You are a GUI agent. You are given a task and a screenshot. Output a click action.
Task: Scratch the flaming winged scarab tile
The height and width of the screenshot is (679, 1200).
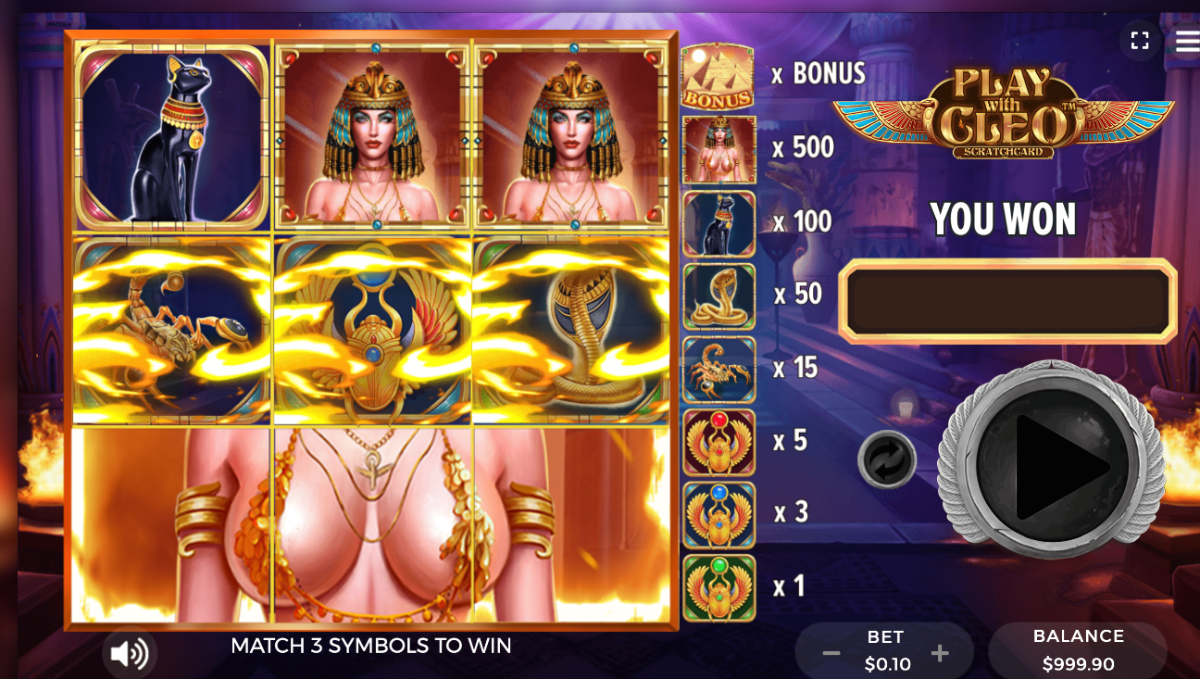[372, 330]
